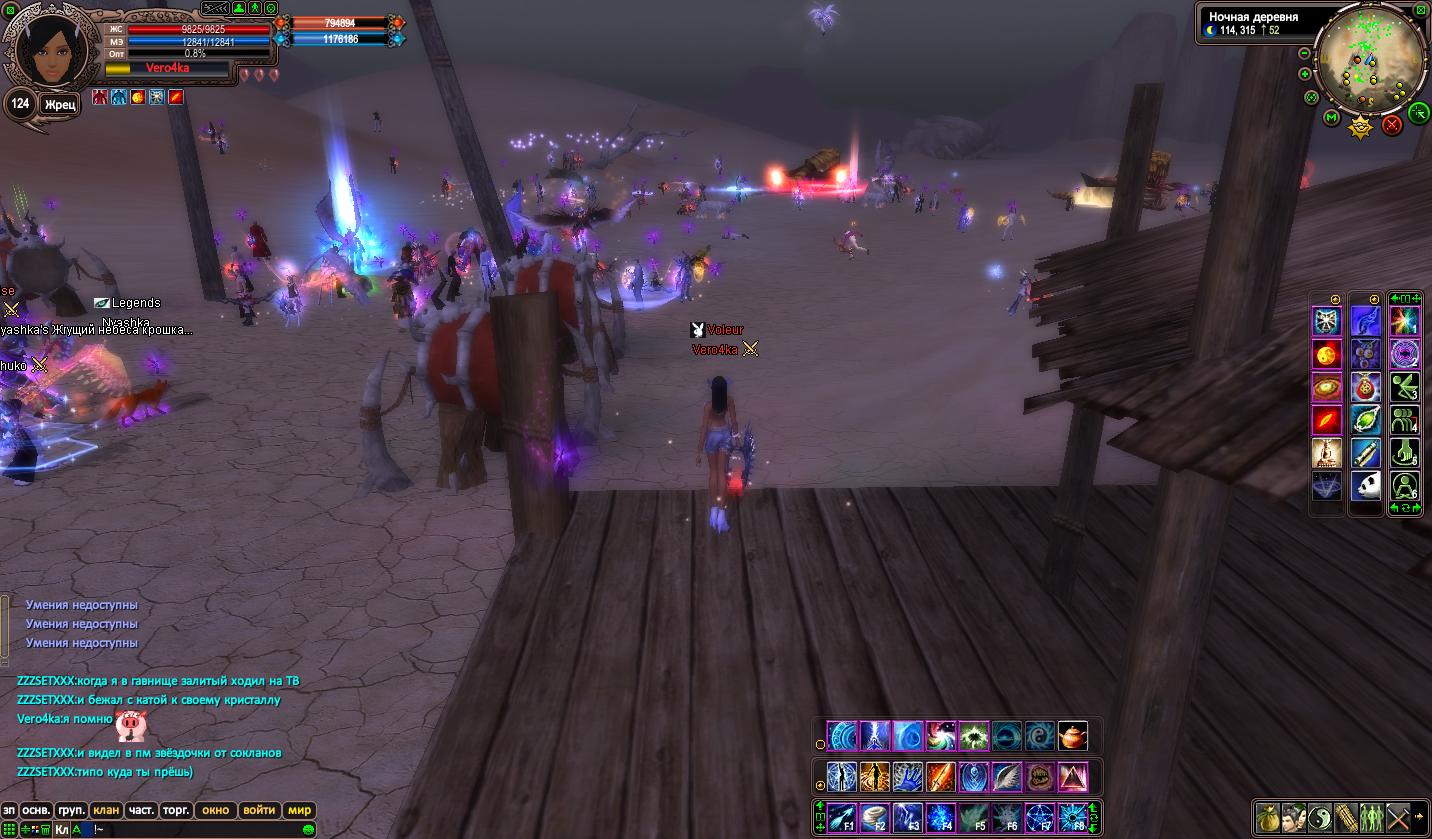Zoom out the minimap with minus button
The image size is (1432, 839).
click(x=1305, y=53)
